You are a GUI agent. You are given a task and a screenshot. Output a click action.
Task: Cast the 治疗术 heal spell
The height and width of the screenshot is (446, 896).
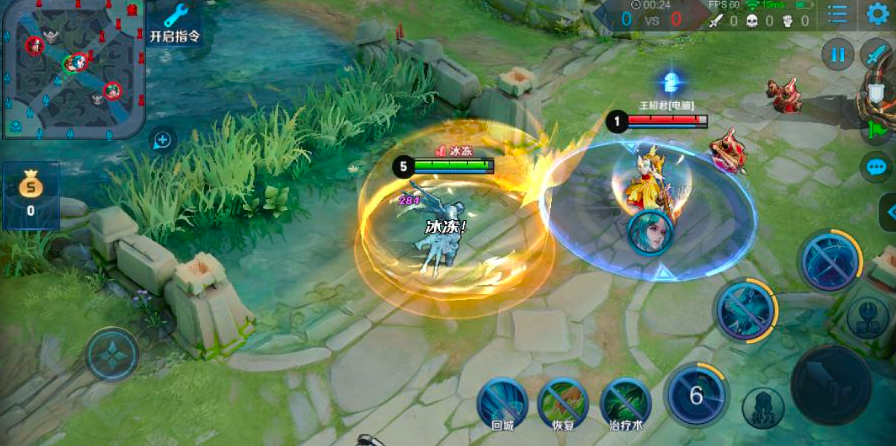(x=626, y=403)
